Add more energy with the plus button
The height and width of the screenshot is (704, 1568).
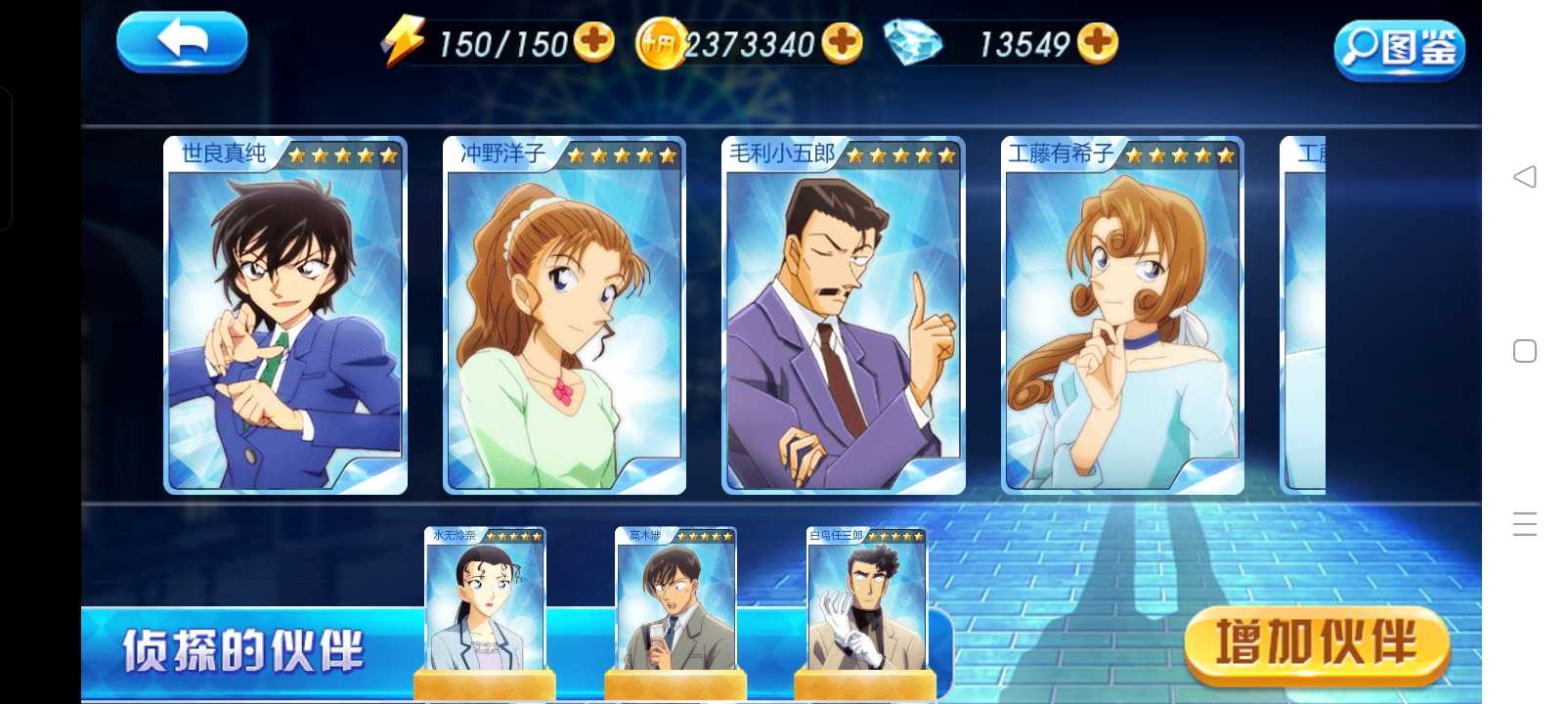click(x=593, y=42)
